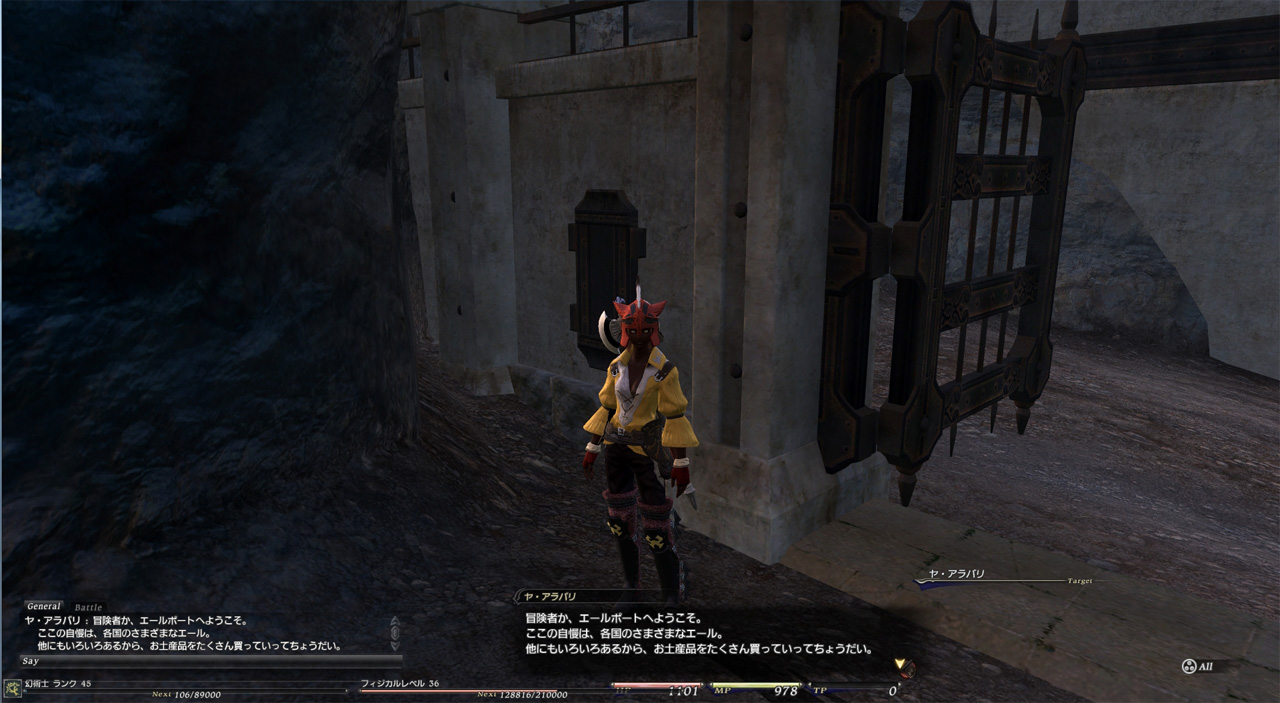Toggle the All target filter
The image size is (1280, 703).
[x=1198, y=667]
